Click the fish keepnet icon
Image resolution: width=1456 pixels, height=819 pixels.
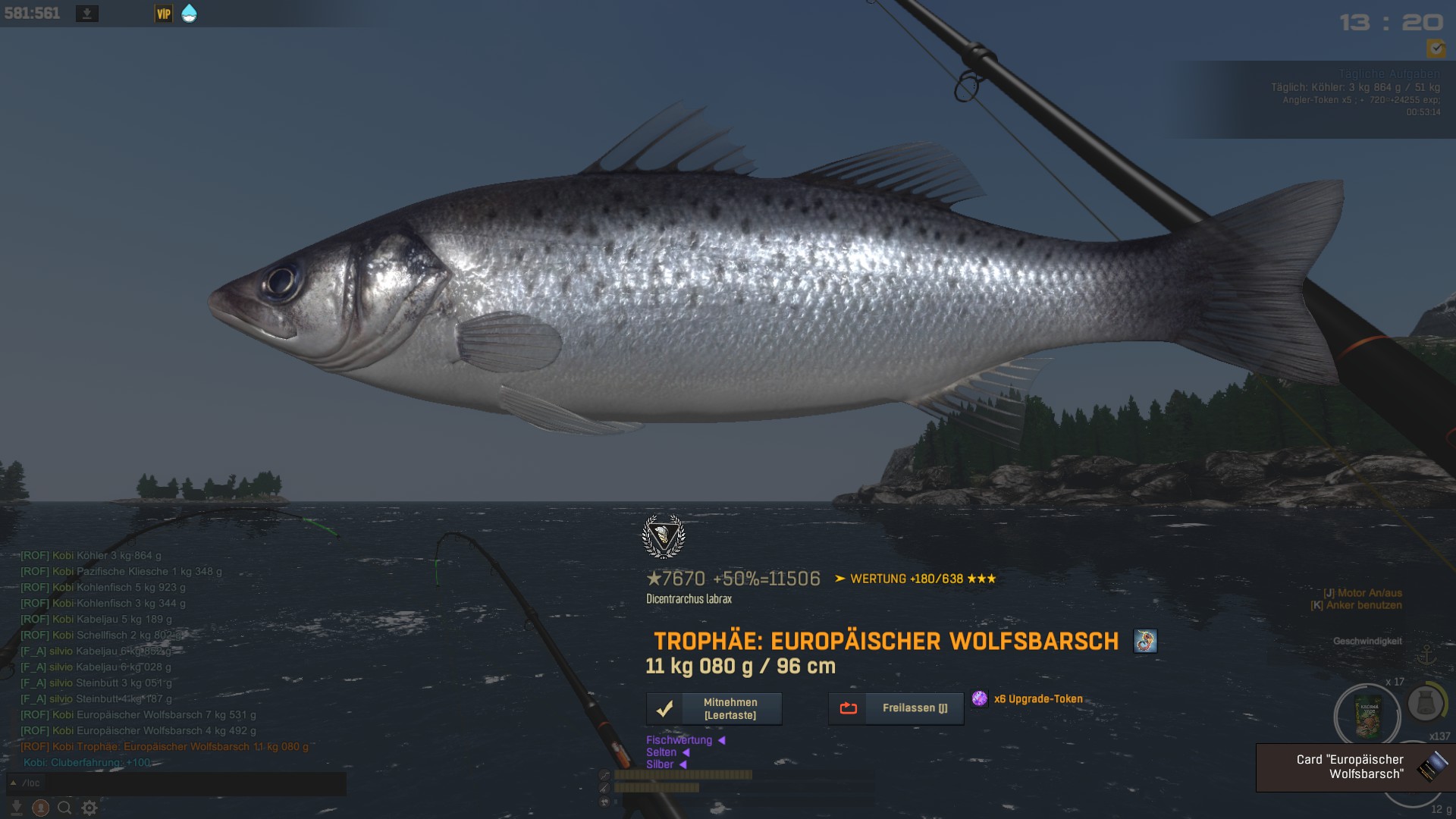coord(1425,704)
